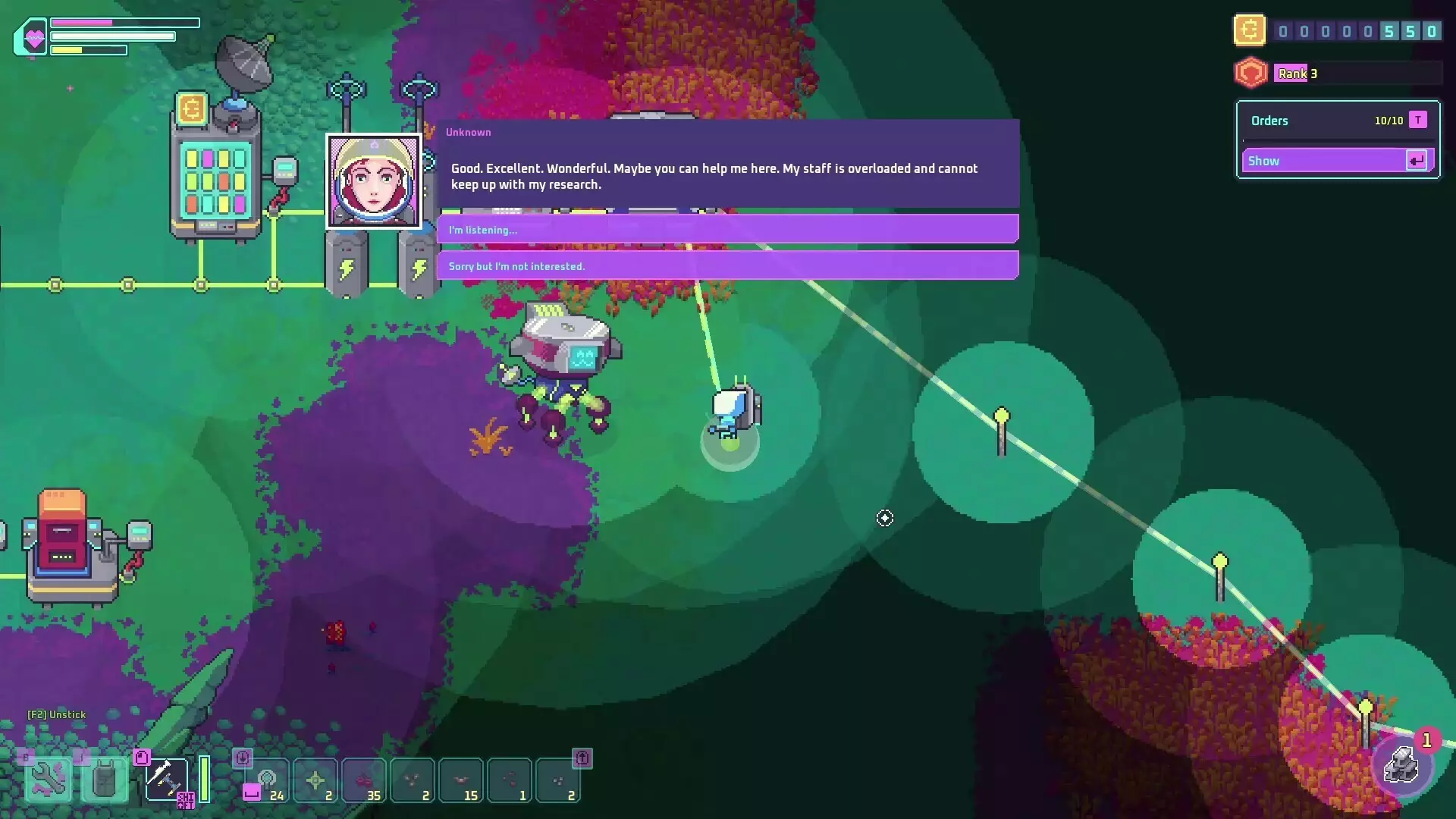The height and width of the screenshot is (819, 1456).
Task: Select the wrench repair tool in the hotbar
Action: tap(47, 777)
